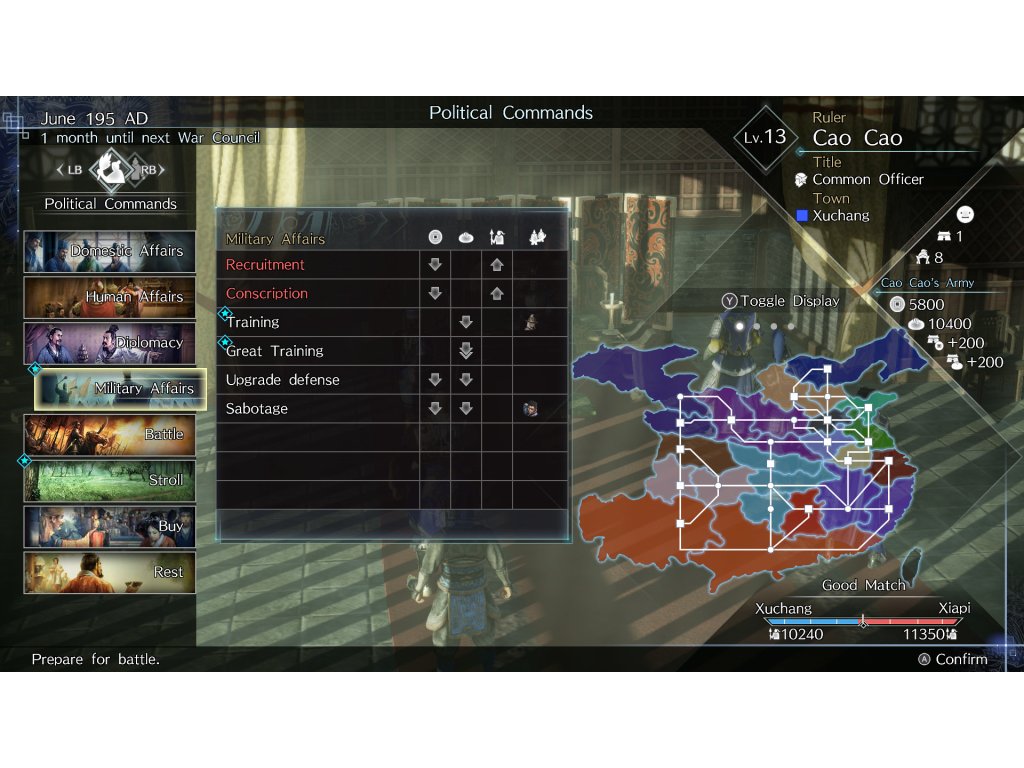Open the Domestic Affairs category
1024x768 pixels.
tap(110, 251)
